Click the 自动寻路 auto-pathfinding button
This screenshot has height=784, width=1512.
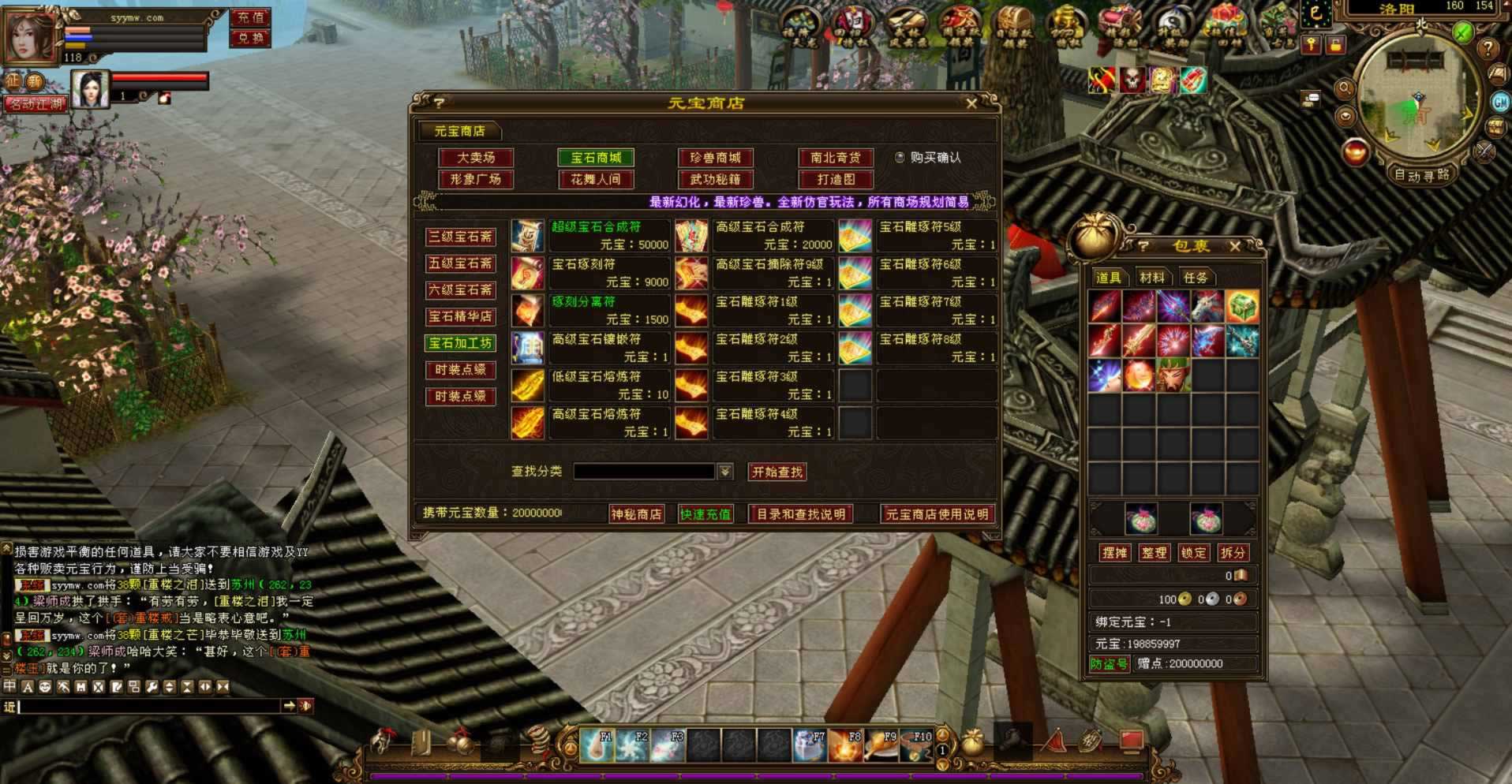tap(1422, 175)
